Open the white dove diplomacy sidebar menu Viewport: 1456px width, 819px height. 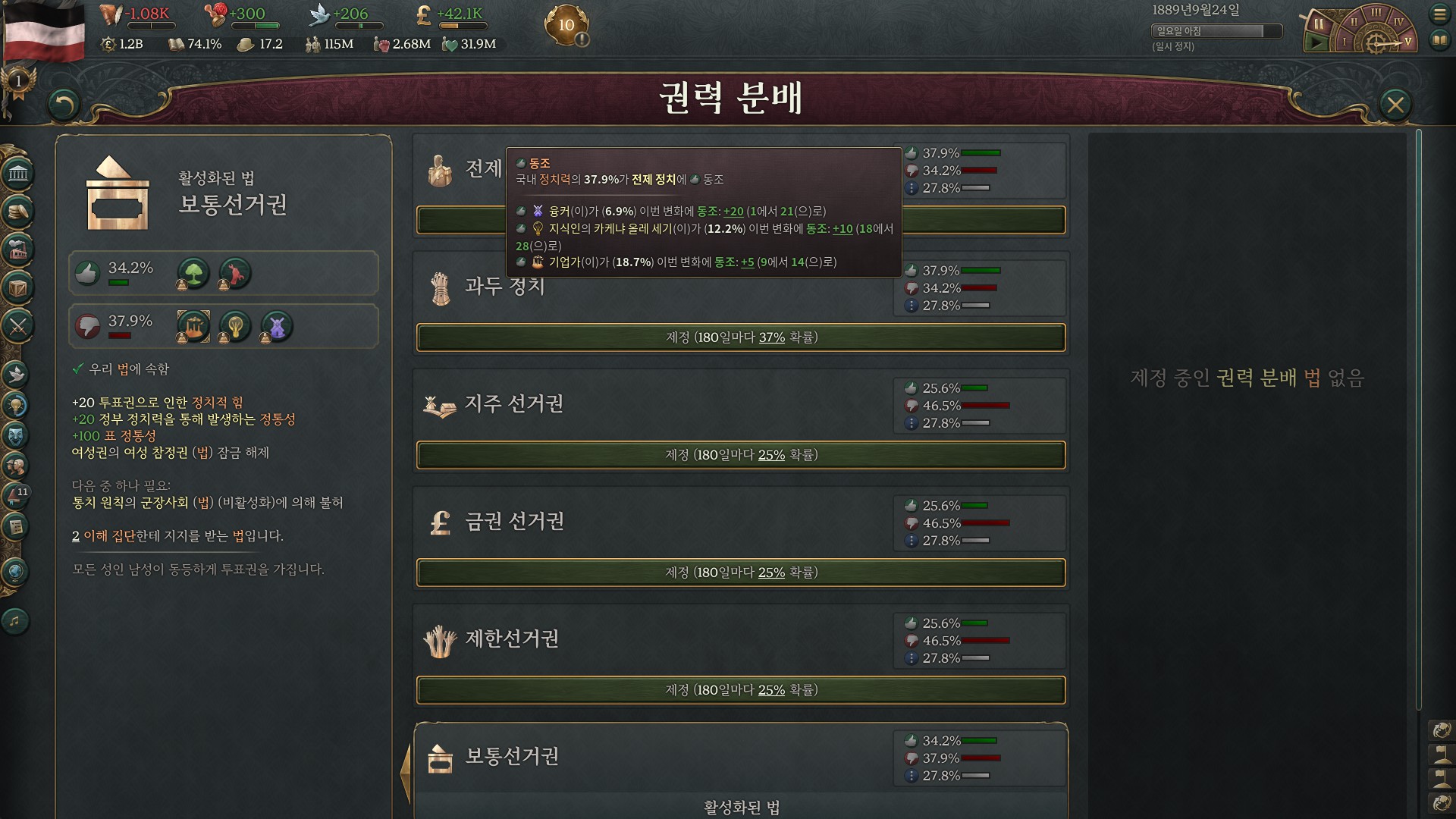(17, 373)
